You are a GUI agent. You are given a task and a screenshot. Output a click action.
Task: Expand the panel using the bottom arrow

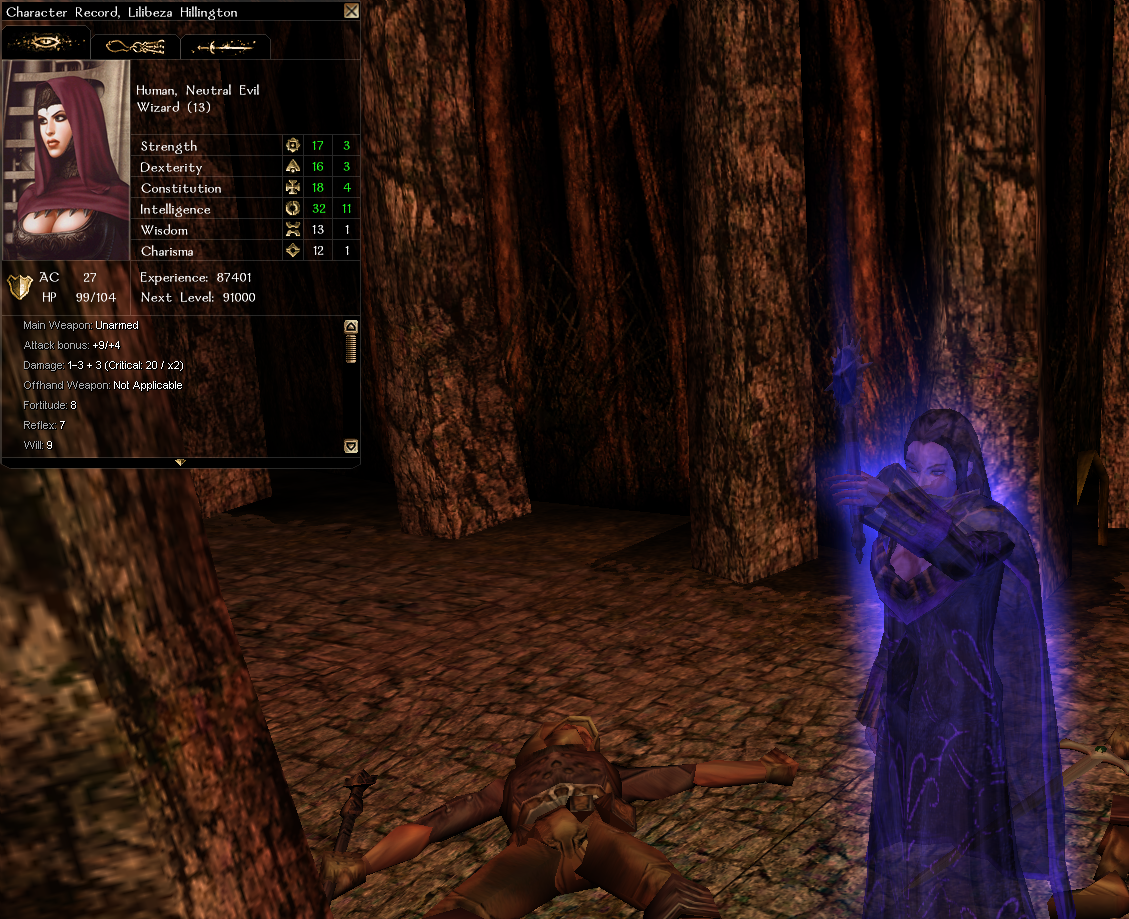(180, 462)
